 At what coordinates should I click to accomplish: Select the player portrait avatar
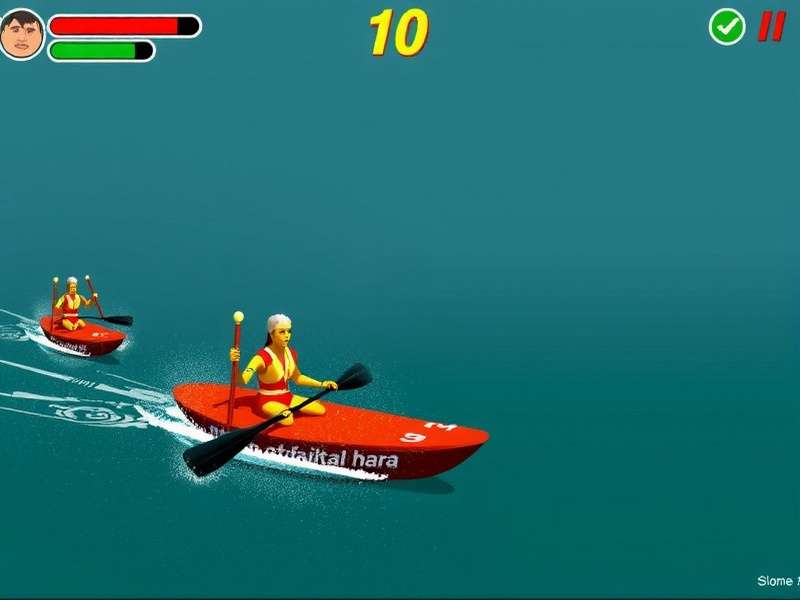(21, 34)
